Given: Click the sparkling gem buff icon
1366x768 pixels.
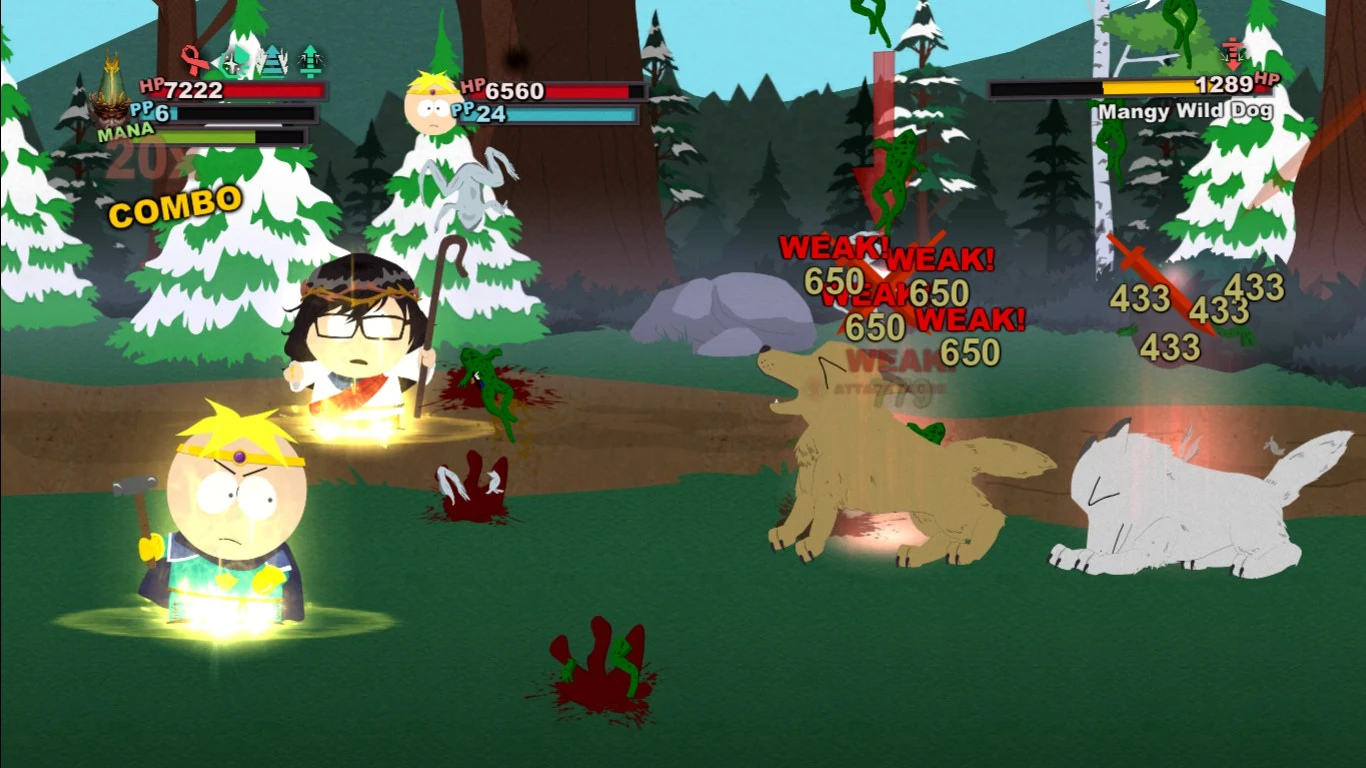Looking at the screenshot, I should click(236, 60).
